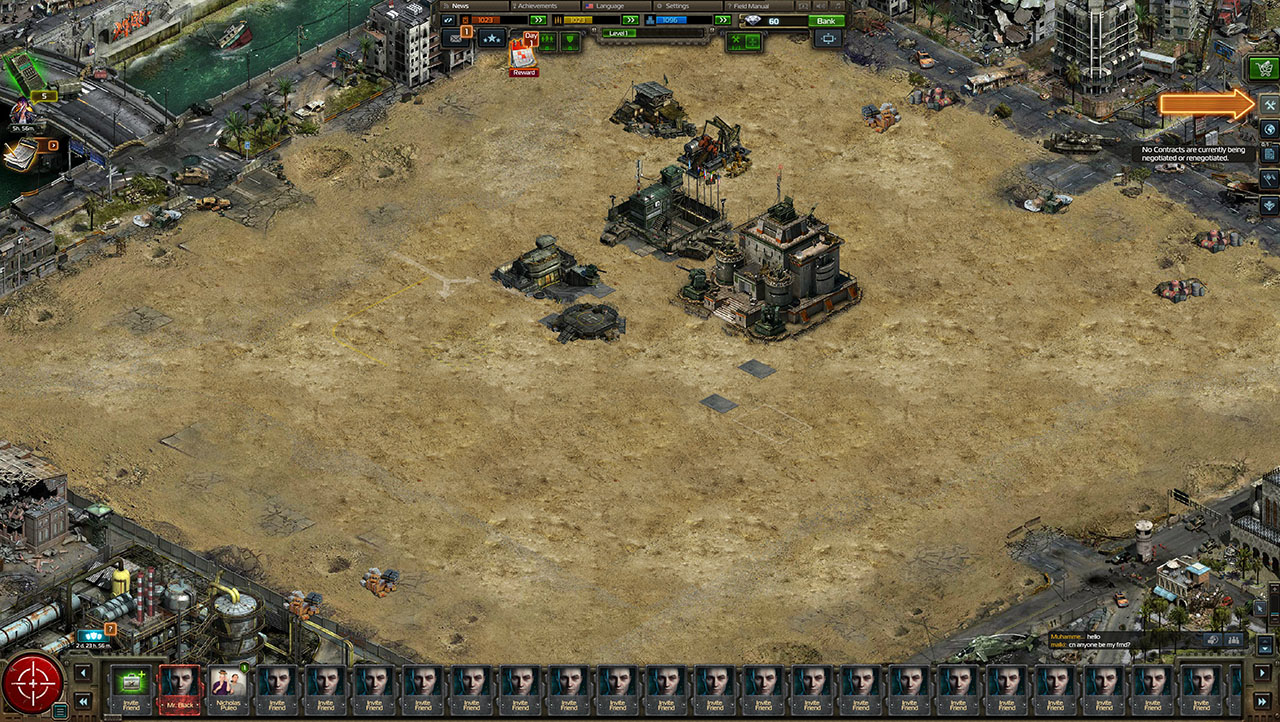Open the green shopping cart store
Image resolution: width=1280 pixels, height=722 pixels.
point(1262,68)
